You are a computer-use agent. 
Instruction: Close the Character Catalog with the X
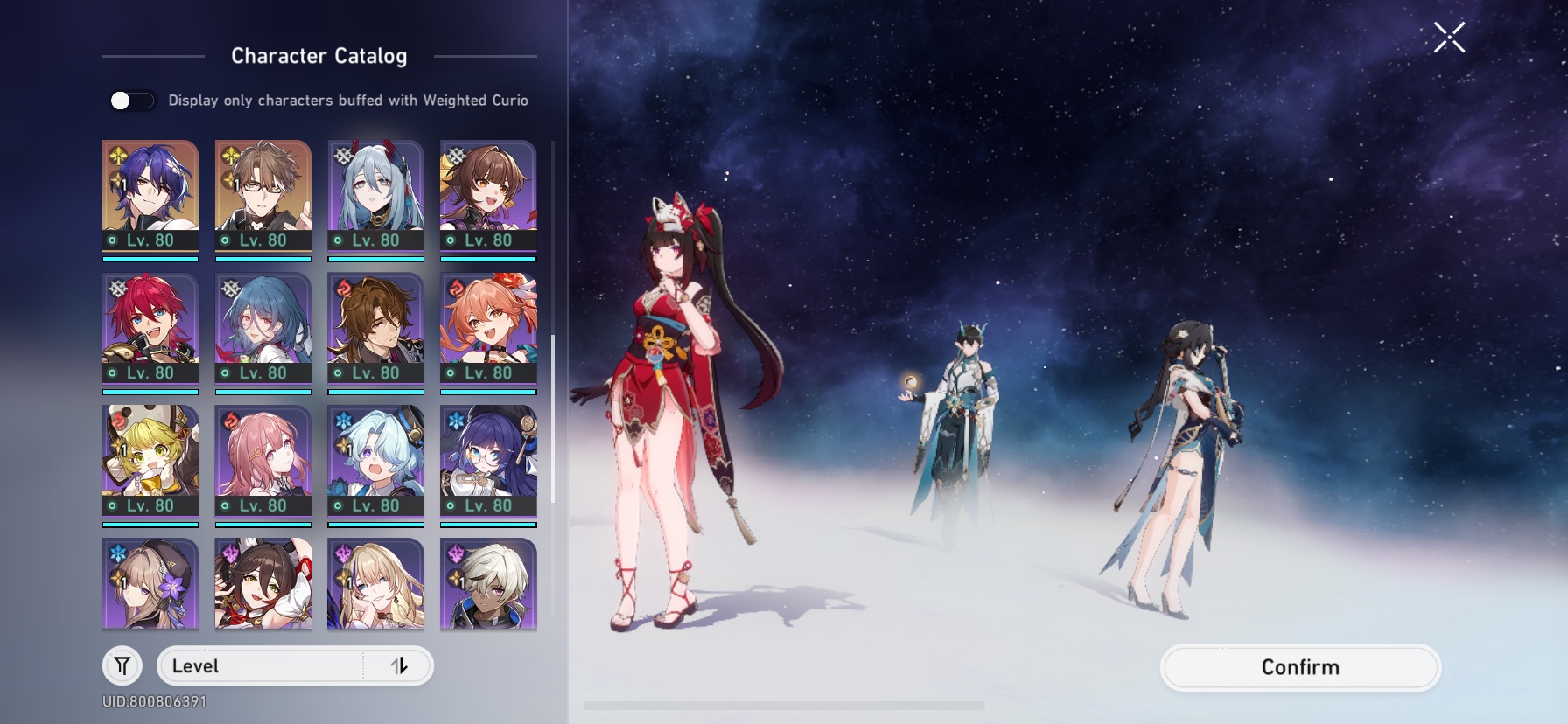1450,37
